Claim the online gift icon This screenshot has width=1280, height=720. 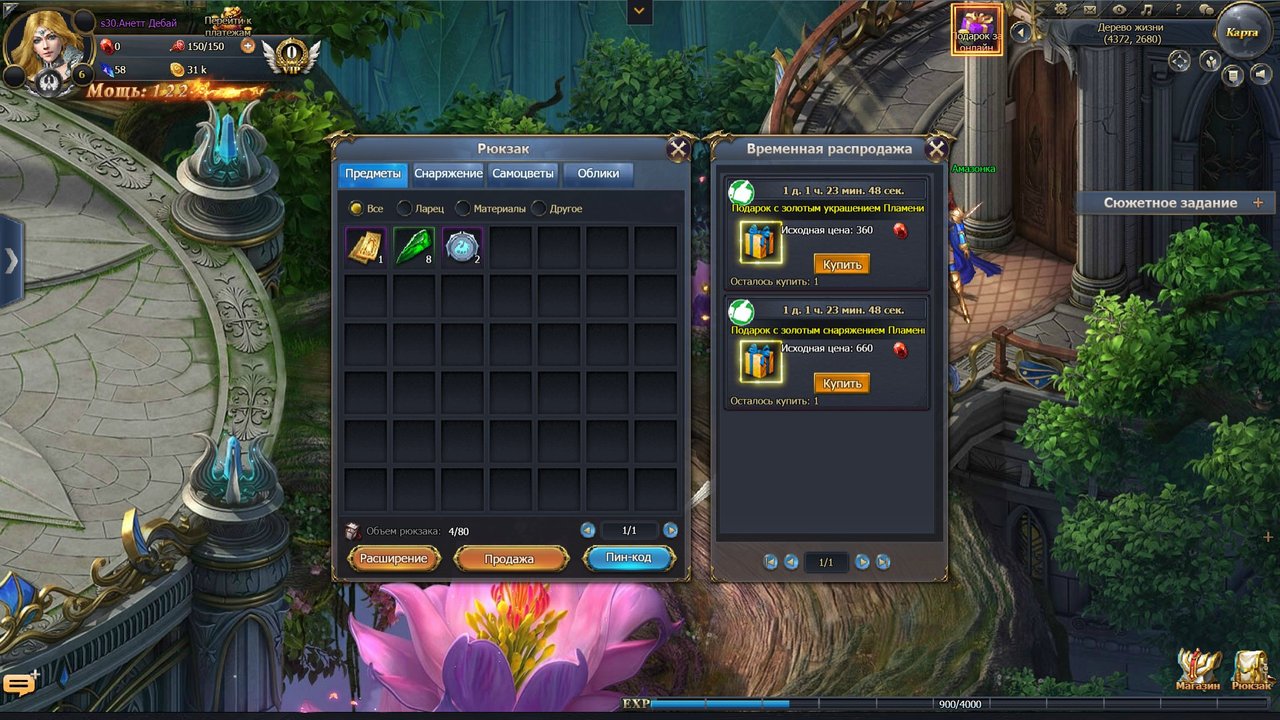[x=976, y=30]
